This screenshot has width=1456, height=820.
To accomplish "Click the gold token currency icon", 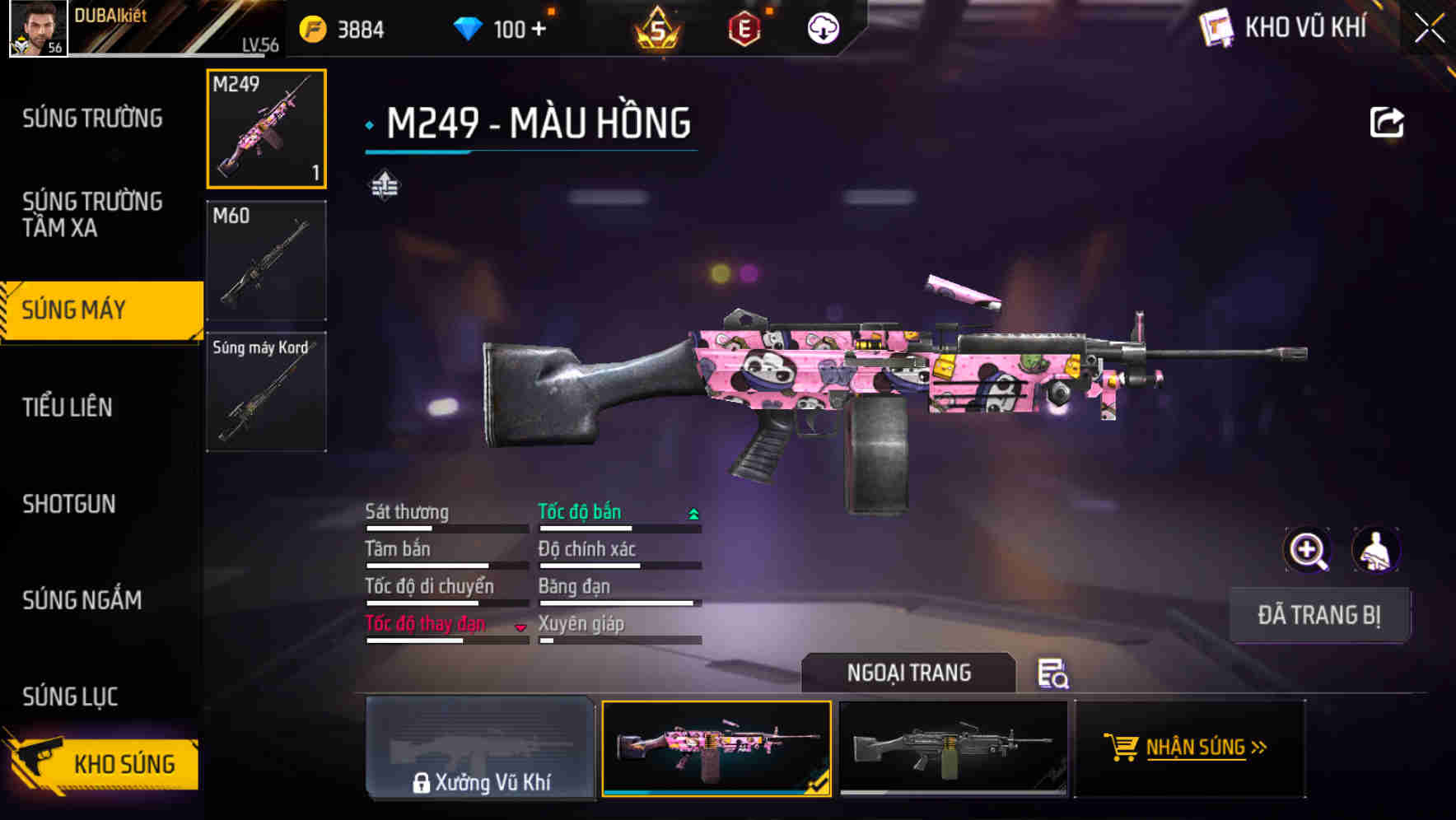I will (x=311, y=28).
